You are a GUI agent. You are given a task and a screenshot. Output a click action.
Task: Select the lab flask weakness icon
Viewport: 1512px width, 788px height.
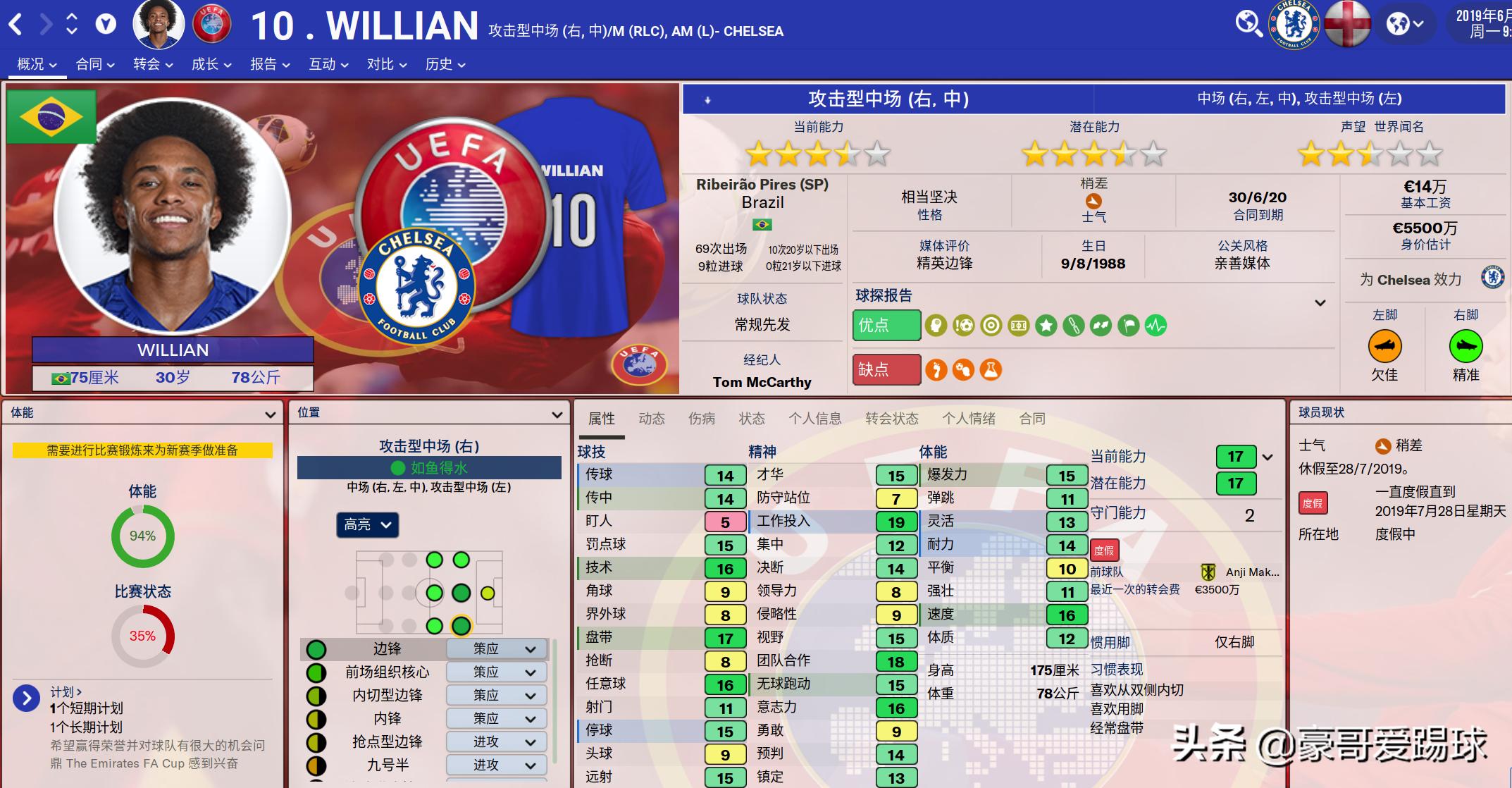989,369
